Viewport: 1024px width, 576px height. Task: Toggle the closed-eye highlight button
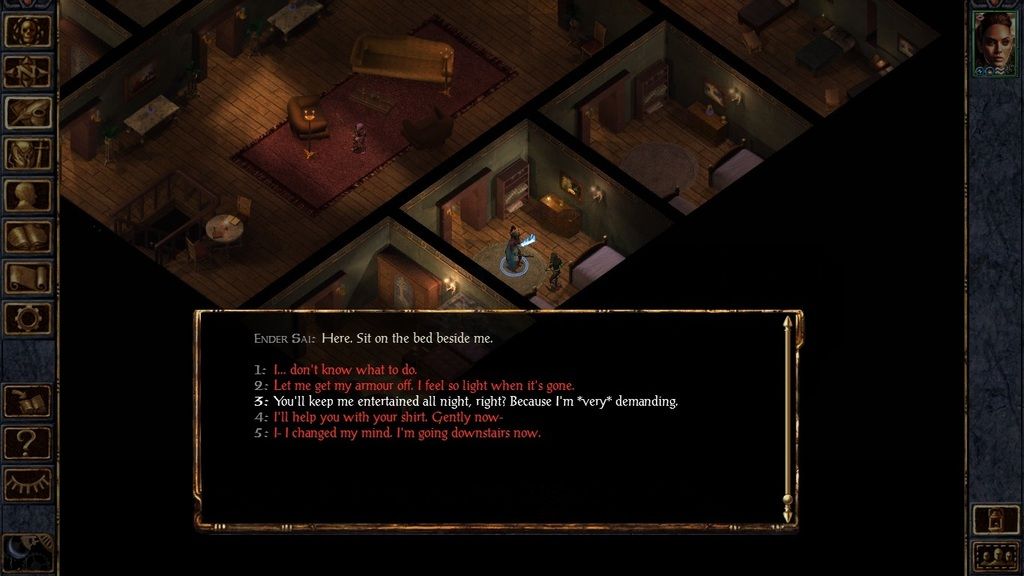(x=28, y=483)
